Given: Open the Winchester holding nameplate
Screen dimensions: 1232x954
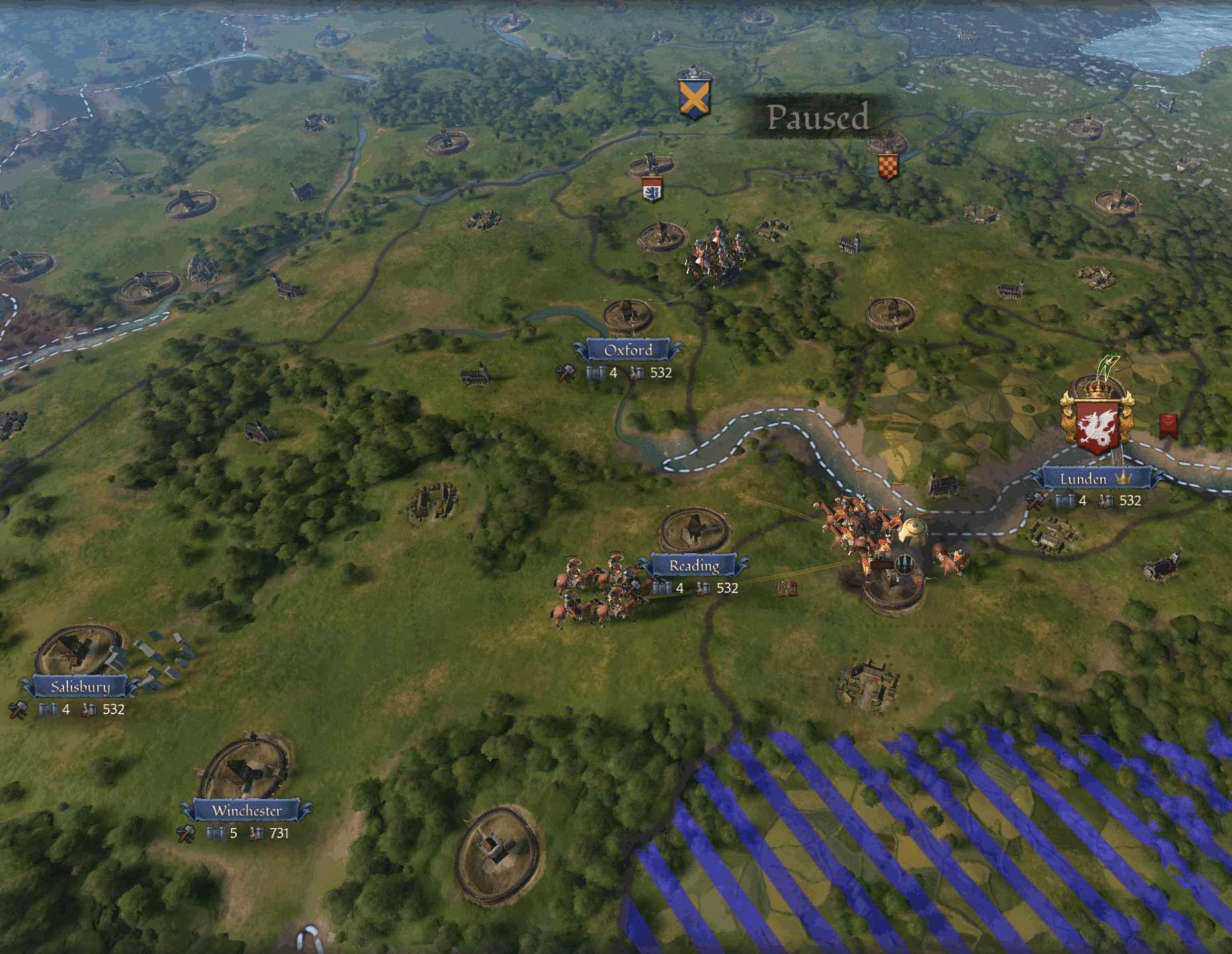Looking at the screenshot, I should point(246,810).
